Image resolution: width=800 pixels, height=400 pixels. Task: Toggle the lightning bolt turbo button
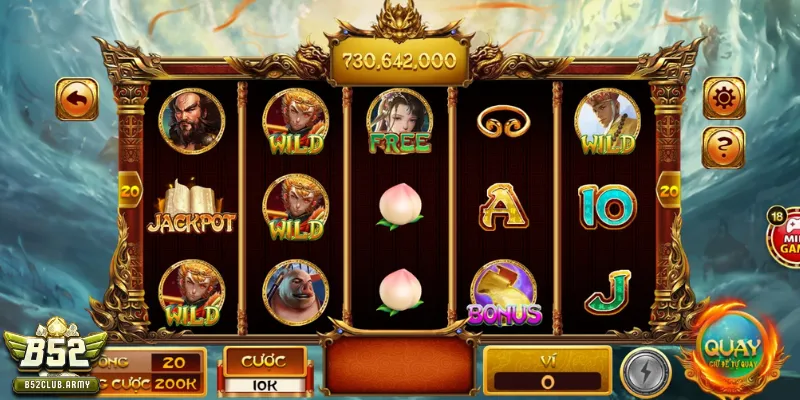pyautogui.click(x=645, y=370)
